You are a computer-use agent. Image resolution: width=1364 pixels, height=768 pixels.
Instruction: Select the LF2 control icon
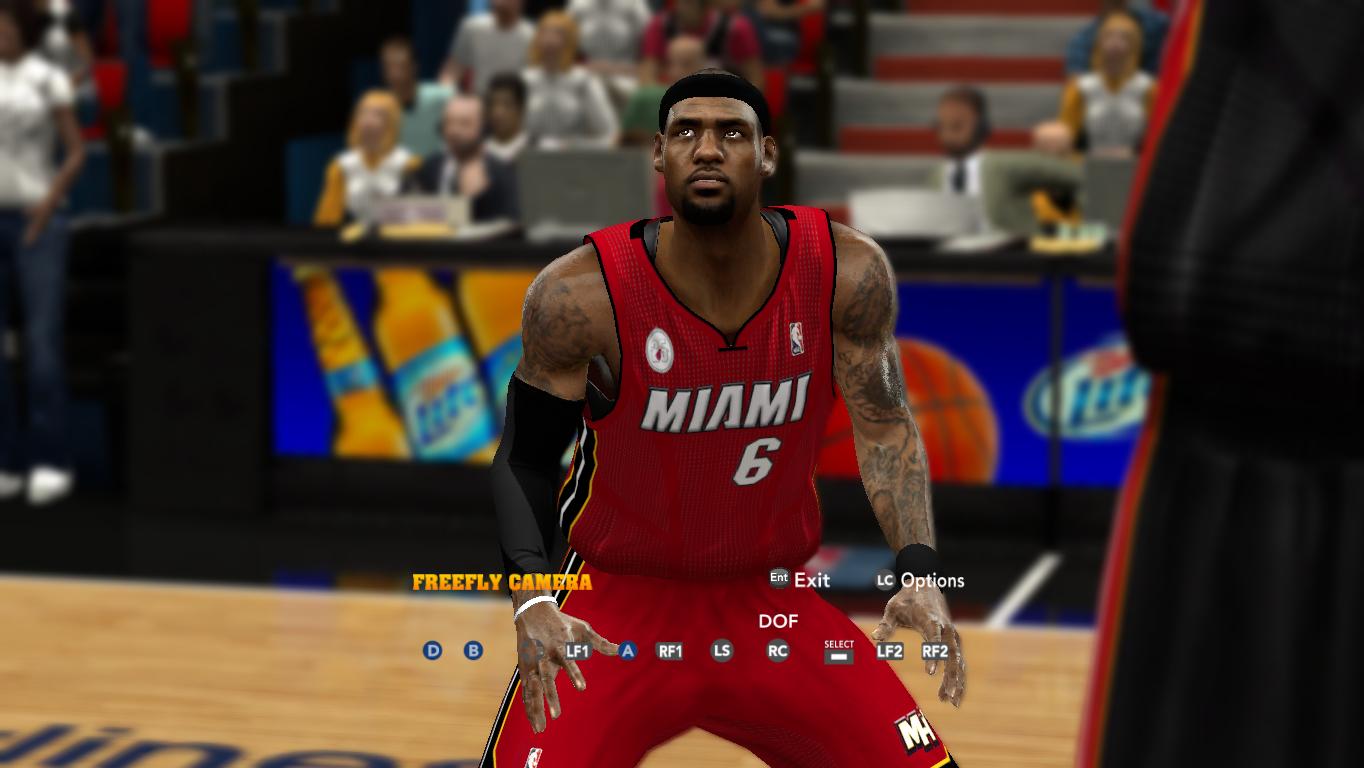click(892, 651)
